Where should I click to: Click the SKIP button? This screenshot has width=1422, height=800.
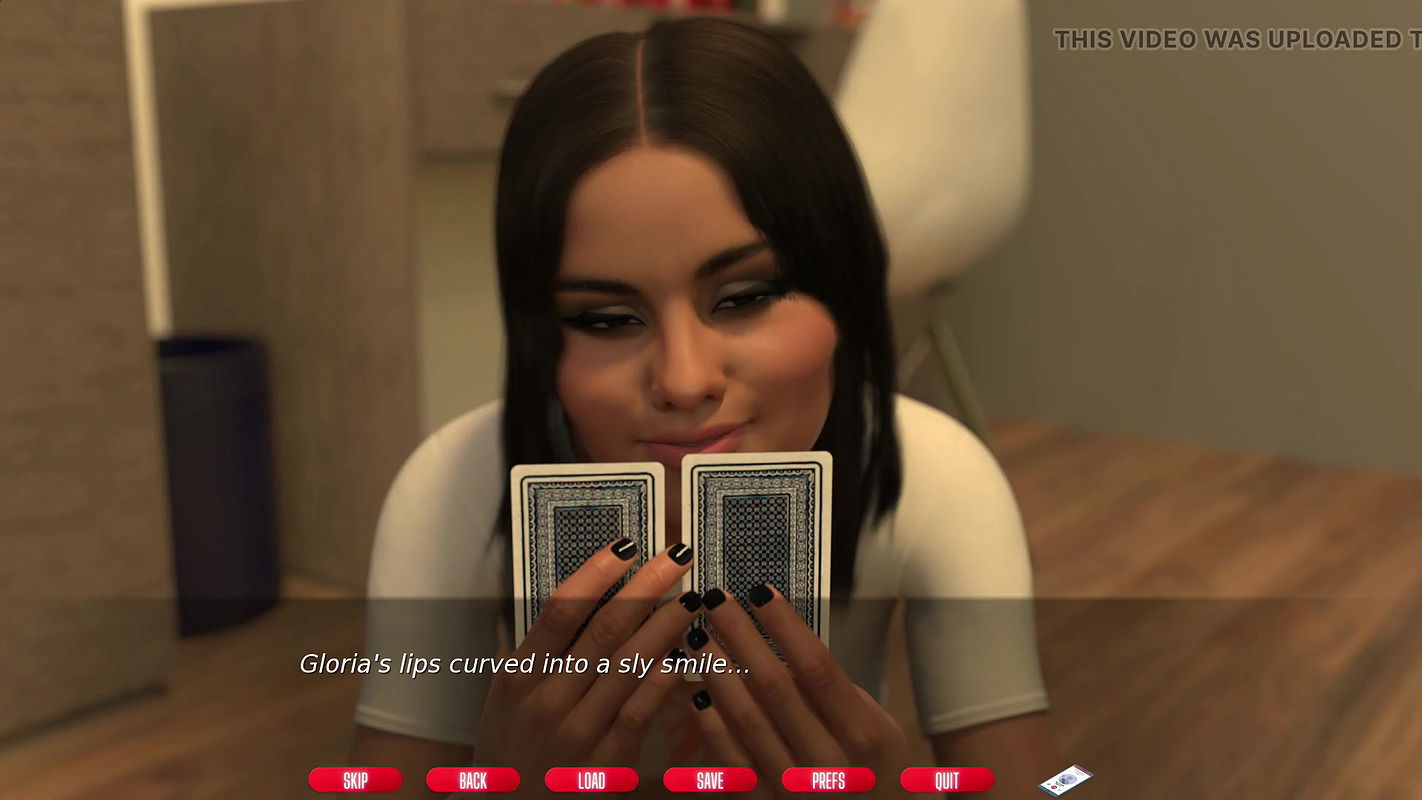355,780
